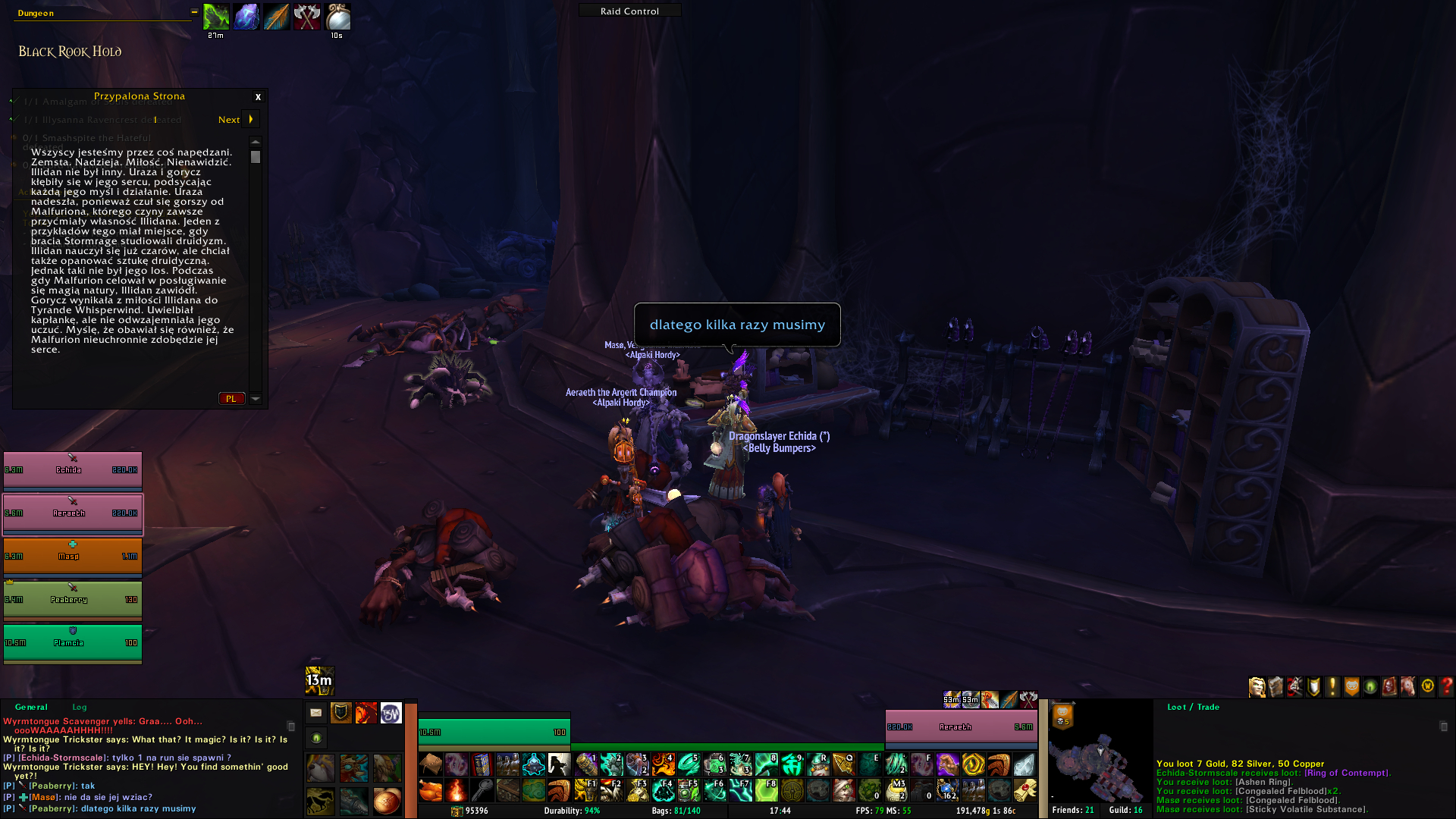Click the crossed axes buff icon
Image resolution: width=1456 pixels, height=819 pixels.
tap(307, 17)
